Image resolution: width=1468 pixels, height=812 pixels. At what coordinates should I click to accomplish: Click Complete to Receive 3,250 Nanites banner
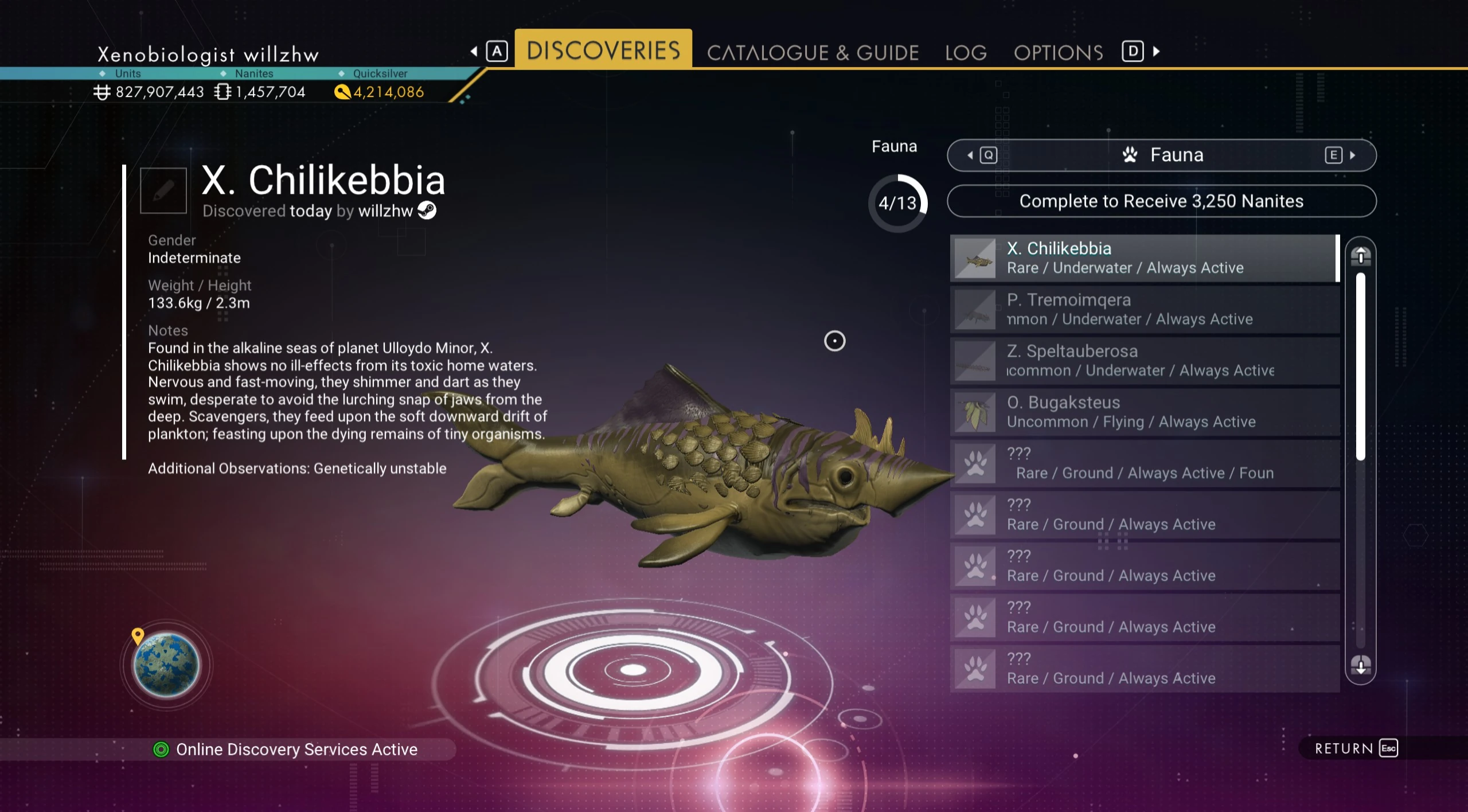pos(1161,201)
